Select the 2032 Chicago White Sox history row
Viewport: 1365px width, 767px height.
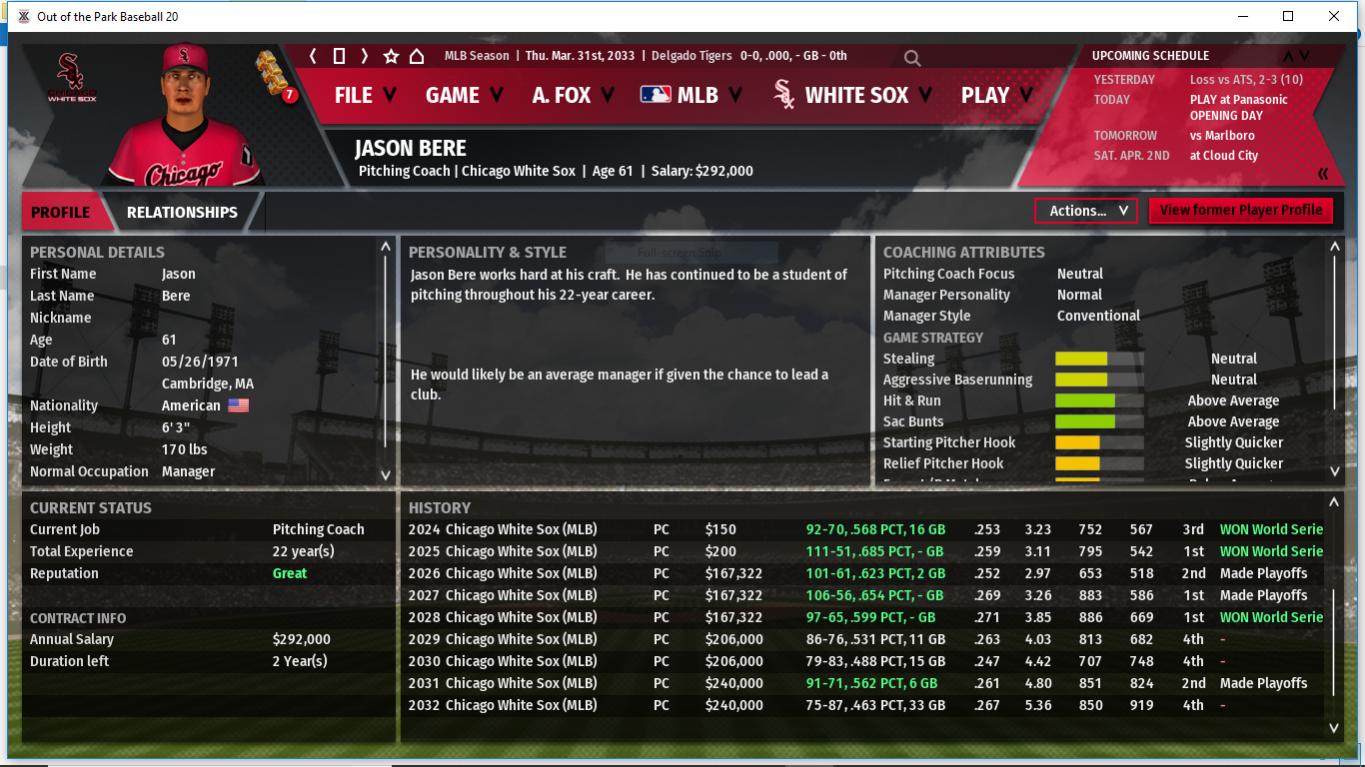click(x=520, y=705)
